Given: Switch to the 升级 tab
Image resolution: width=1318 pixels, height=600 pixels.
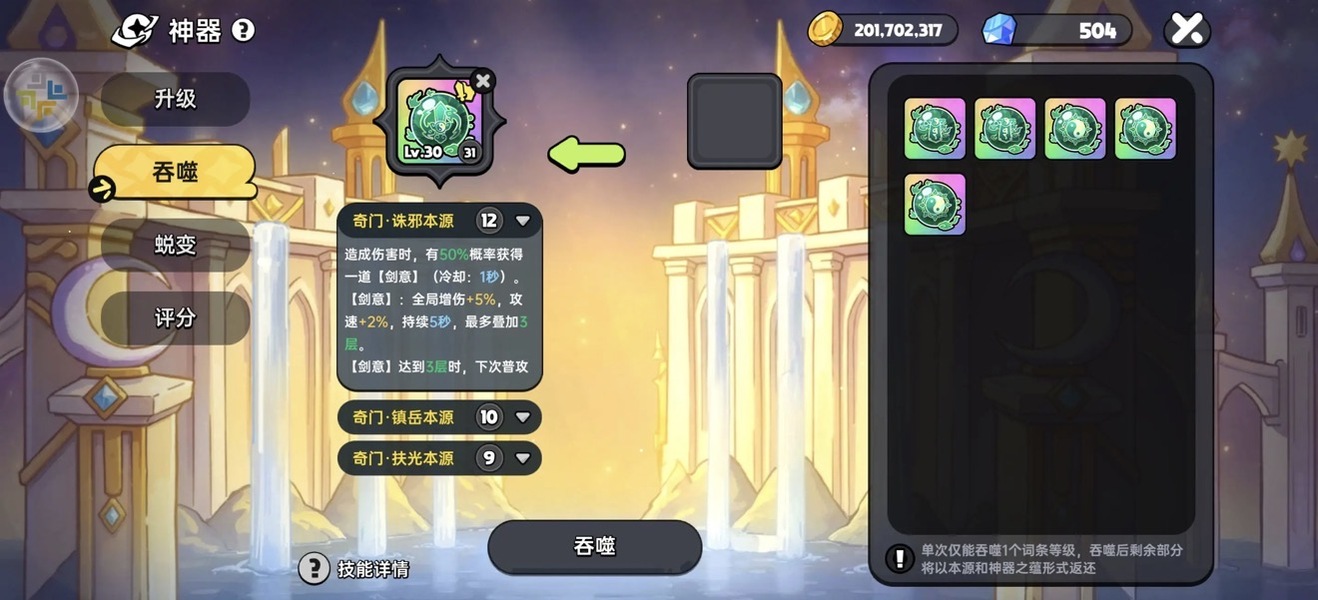Looking at the screenshot, I should tap(175, 99).
